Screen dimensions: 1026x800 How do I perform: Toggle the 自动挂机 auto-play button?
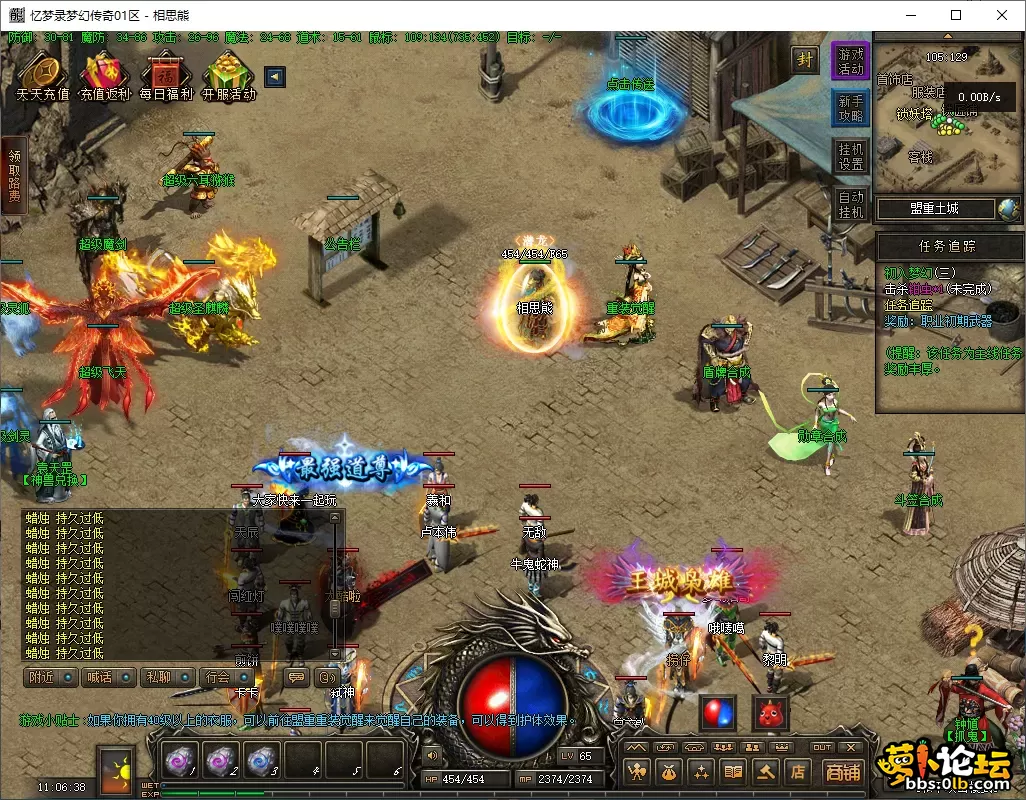pyautogui.click(x=850, y=204)
